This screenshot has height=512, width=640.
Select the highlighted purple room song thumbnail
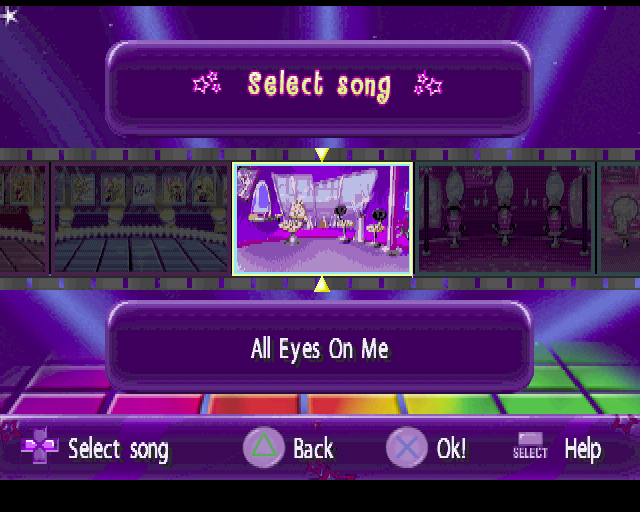click(x=322, y=219)
